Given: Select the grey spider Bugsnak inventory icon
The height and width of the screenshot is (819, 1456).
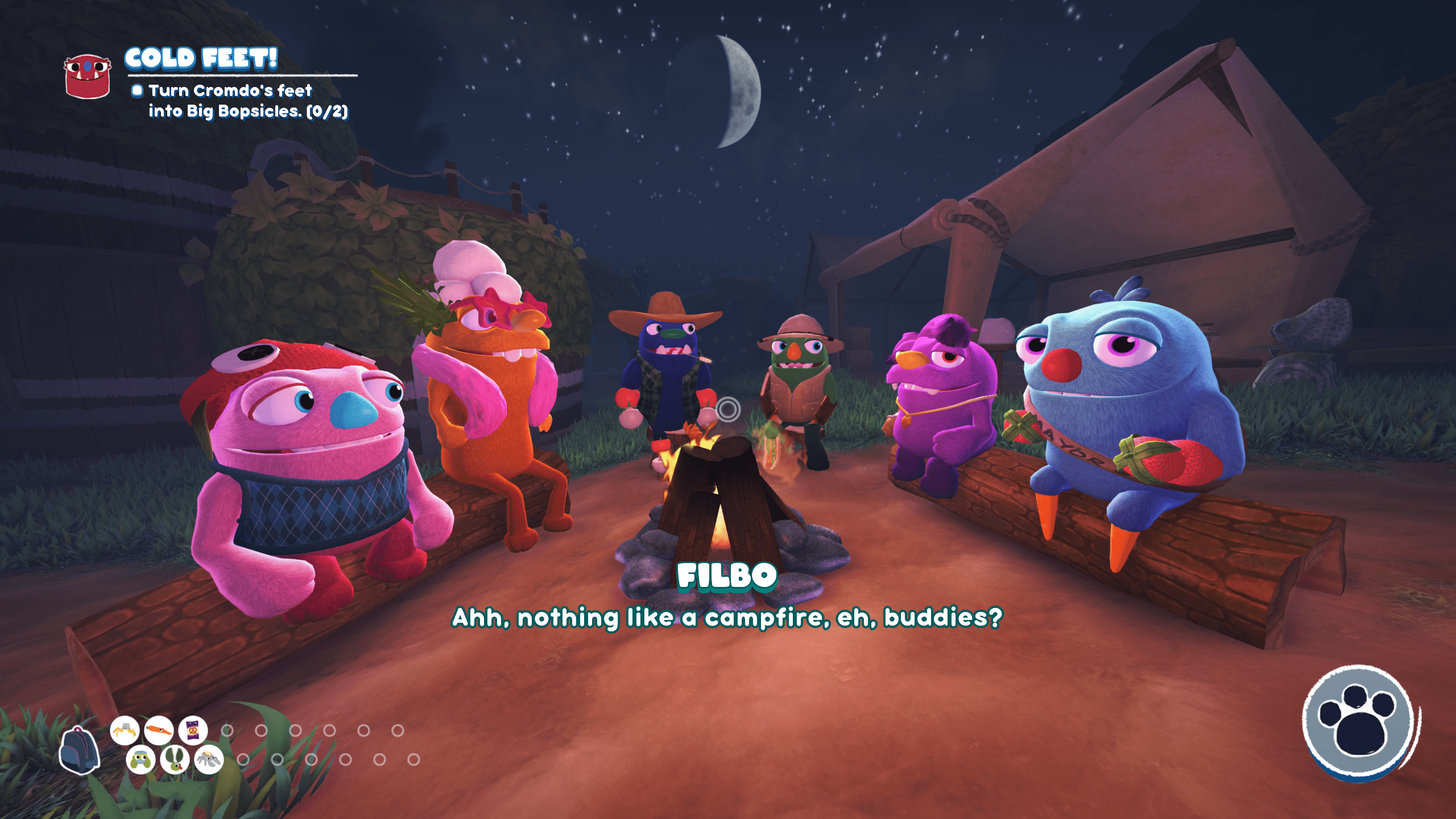Looking at the screenshot, I should coord(209,759).
